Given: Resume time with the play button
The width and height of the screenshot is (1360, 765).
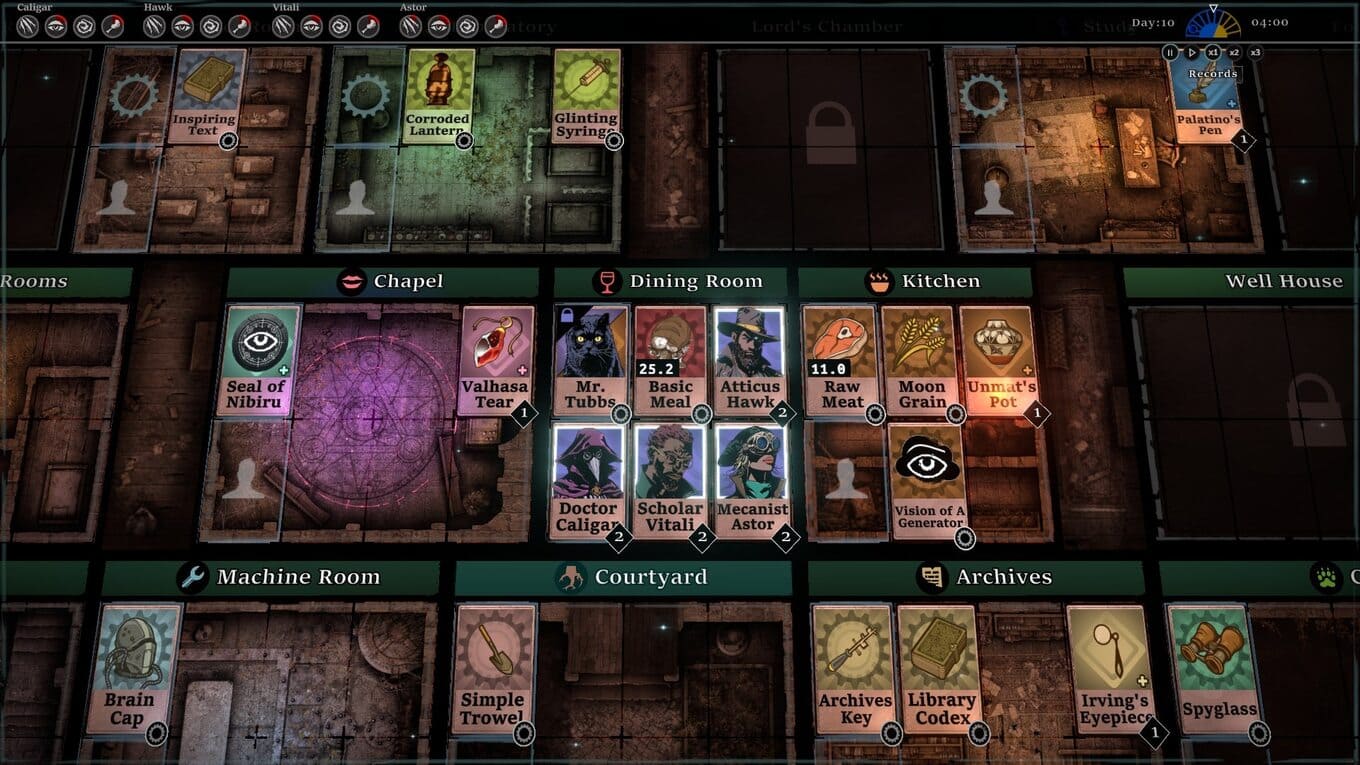Looking at the screenshot, I should click(1191, 52).
